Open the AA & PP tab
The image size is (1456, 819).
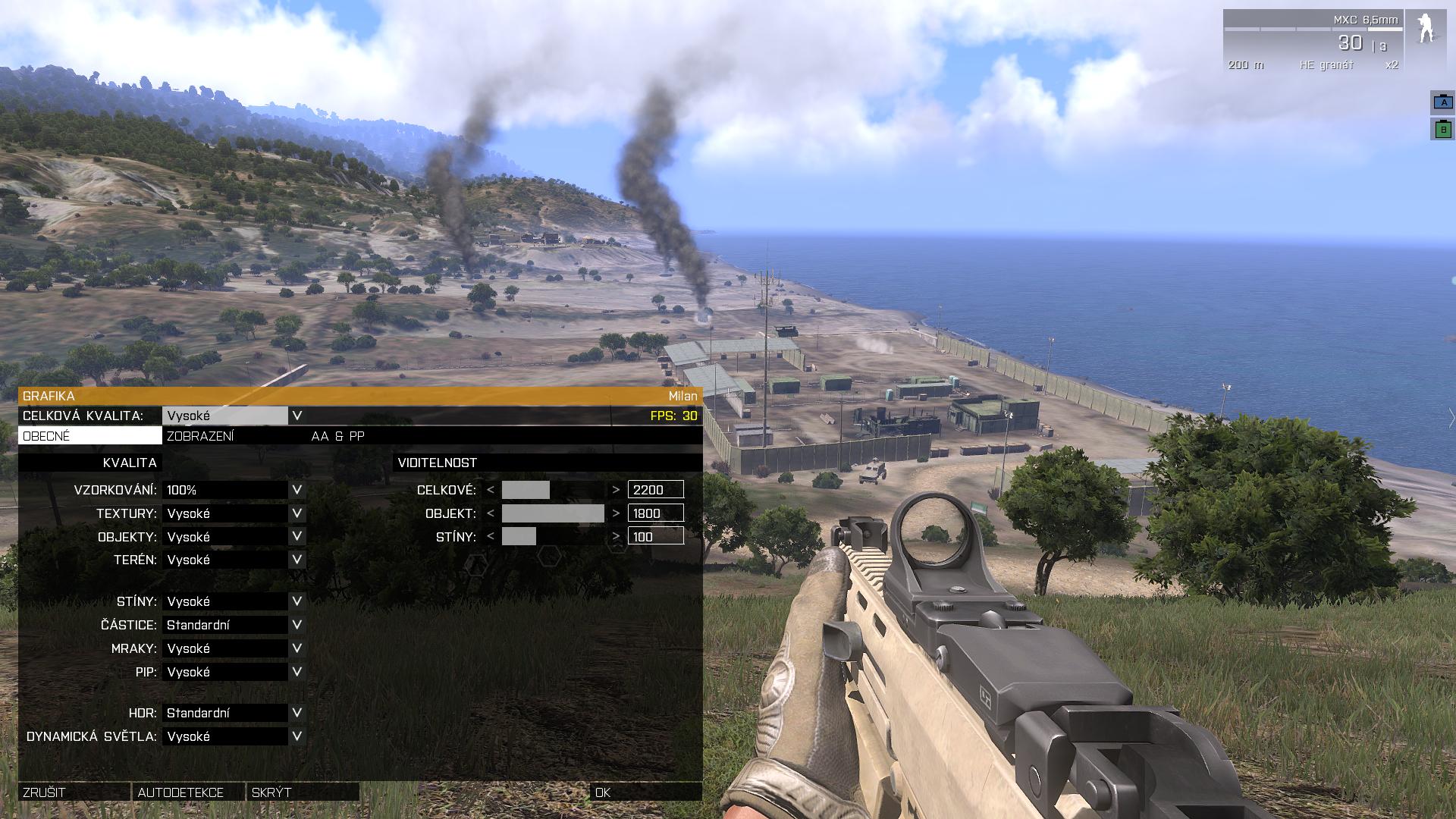tap(338, 436)
